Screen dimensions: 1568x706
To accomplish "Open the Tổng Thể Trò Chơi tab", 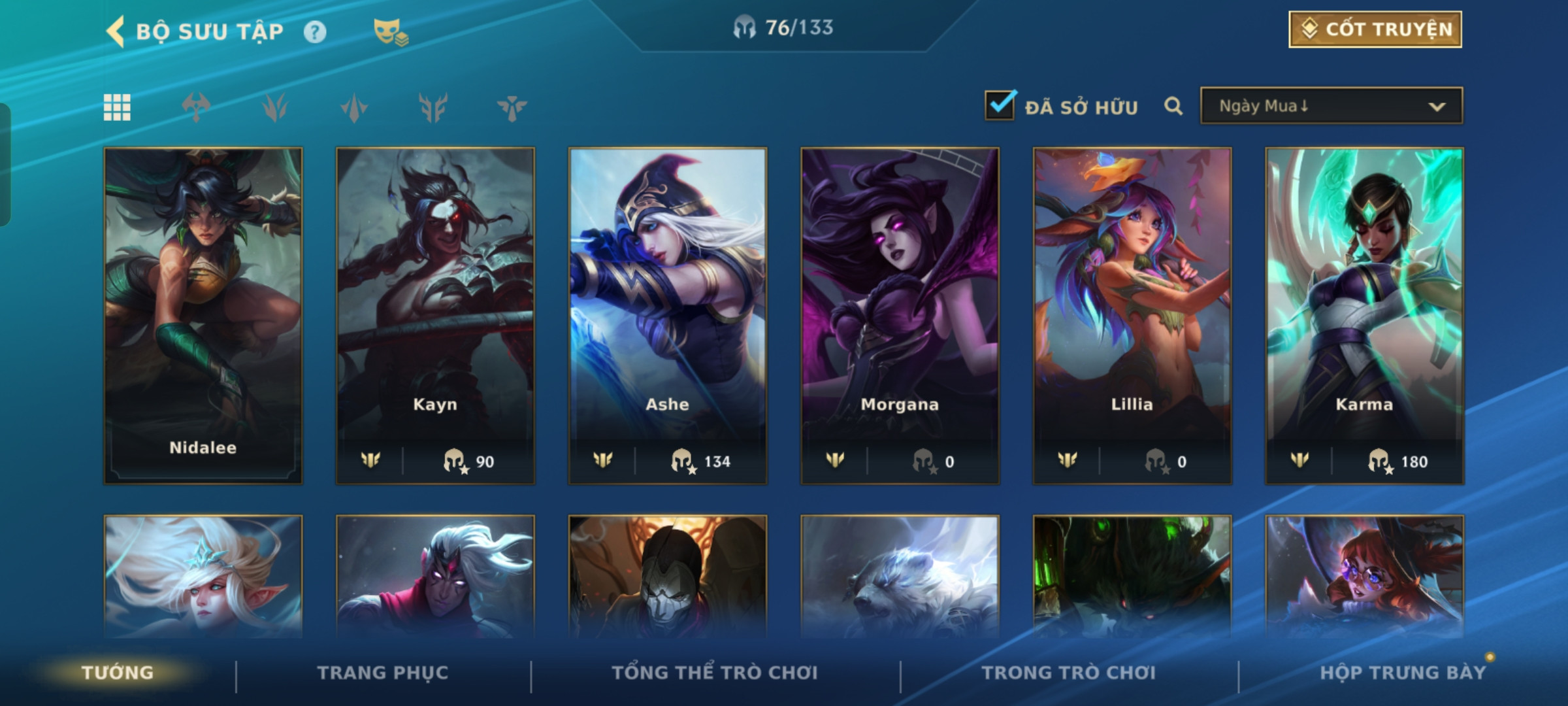I will [715, 673].
